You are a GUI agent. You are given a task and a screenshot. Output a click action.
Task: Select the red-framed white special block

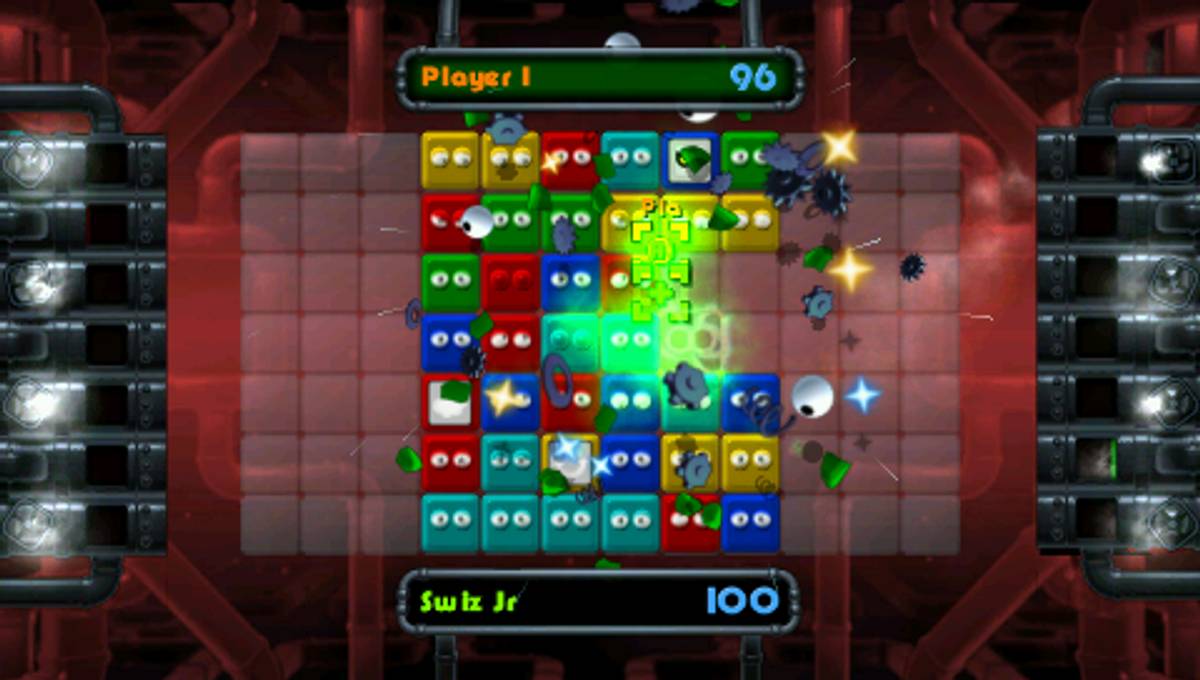(449, 402)
